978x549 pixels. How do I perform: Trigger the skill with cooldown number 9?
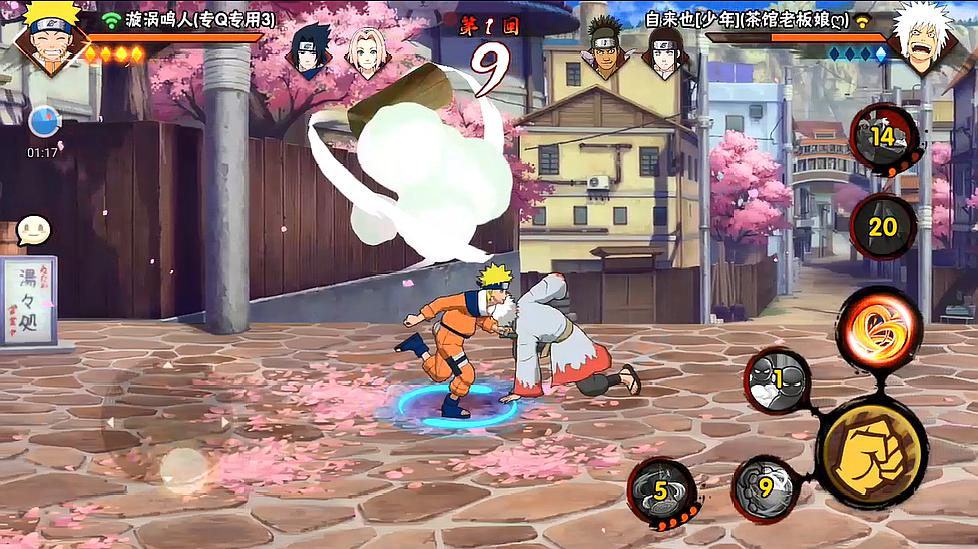pos(766,489)
